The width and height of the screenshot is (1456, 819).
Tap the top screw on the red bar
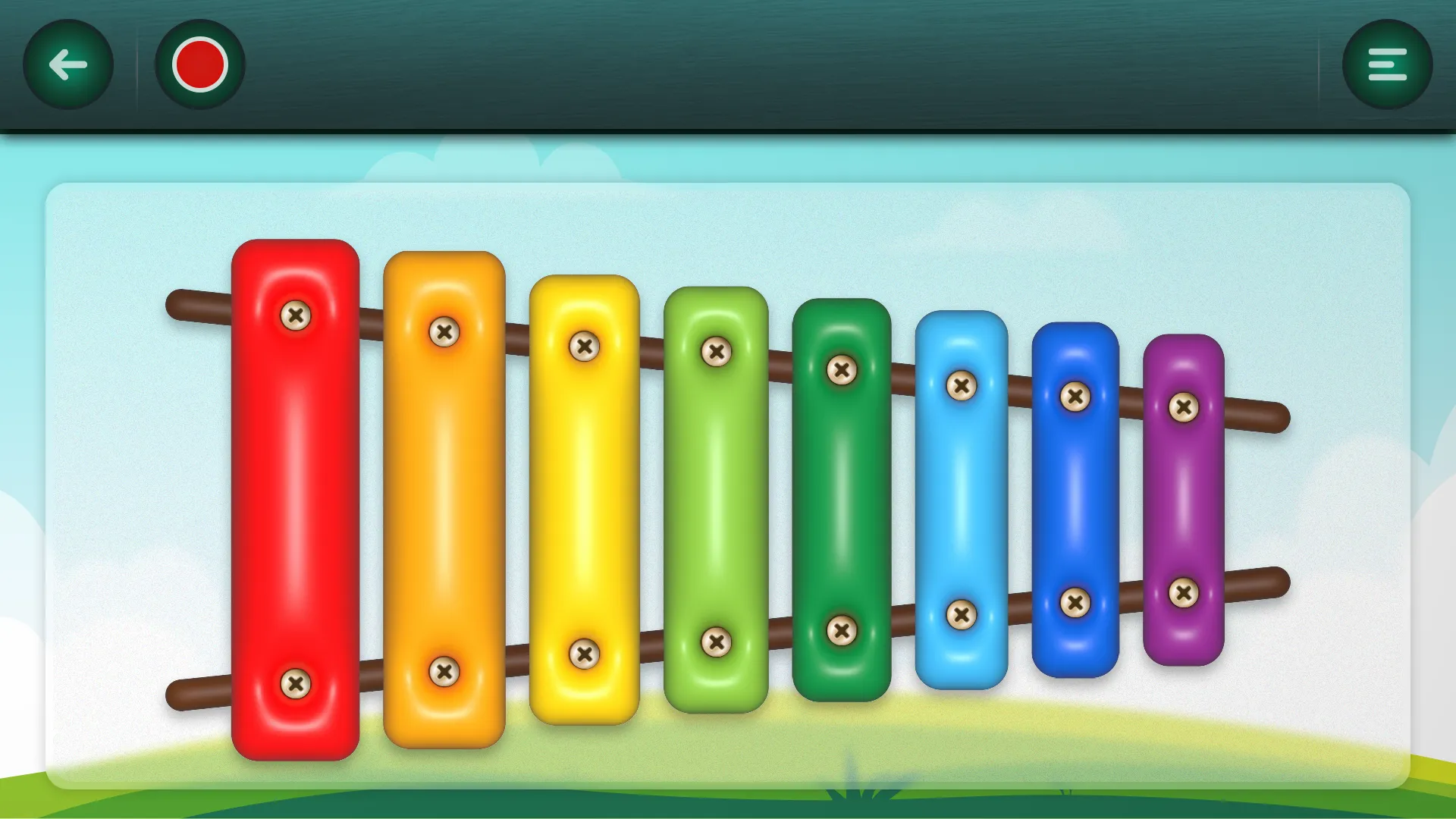tap(296, 317)
